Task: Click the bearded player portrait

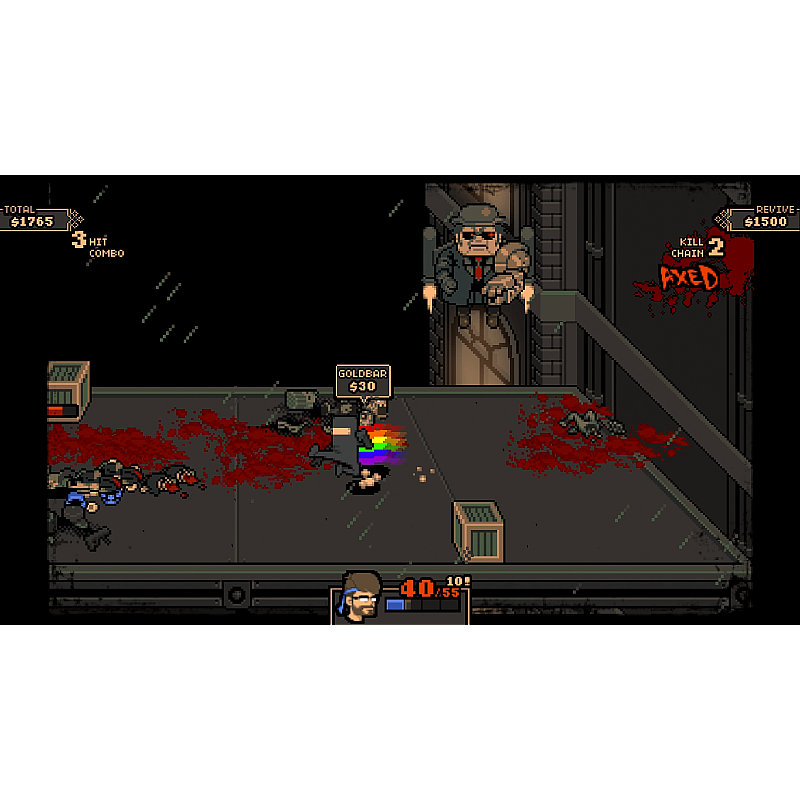Action: [x=360, y=597]
